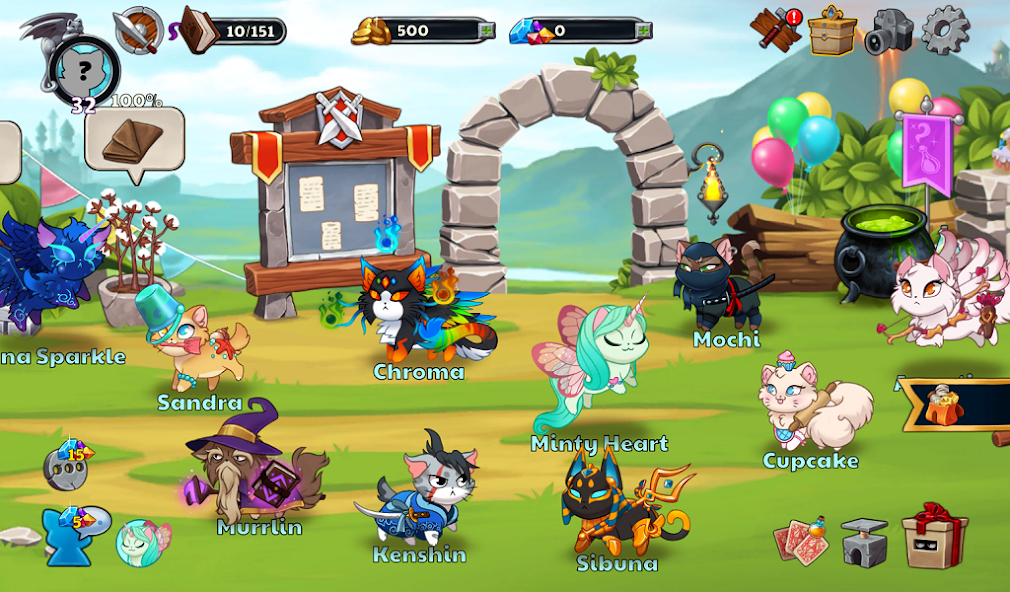Take a photo with the camera icon
1010x592 pixels.
pyautogui.click(x=889, y=32)
